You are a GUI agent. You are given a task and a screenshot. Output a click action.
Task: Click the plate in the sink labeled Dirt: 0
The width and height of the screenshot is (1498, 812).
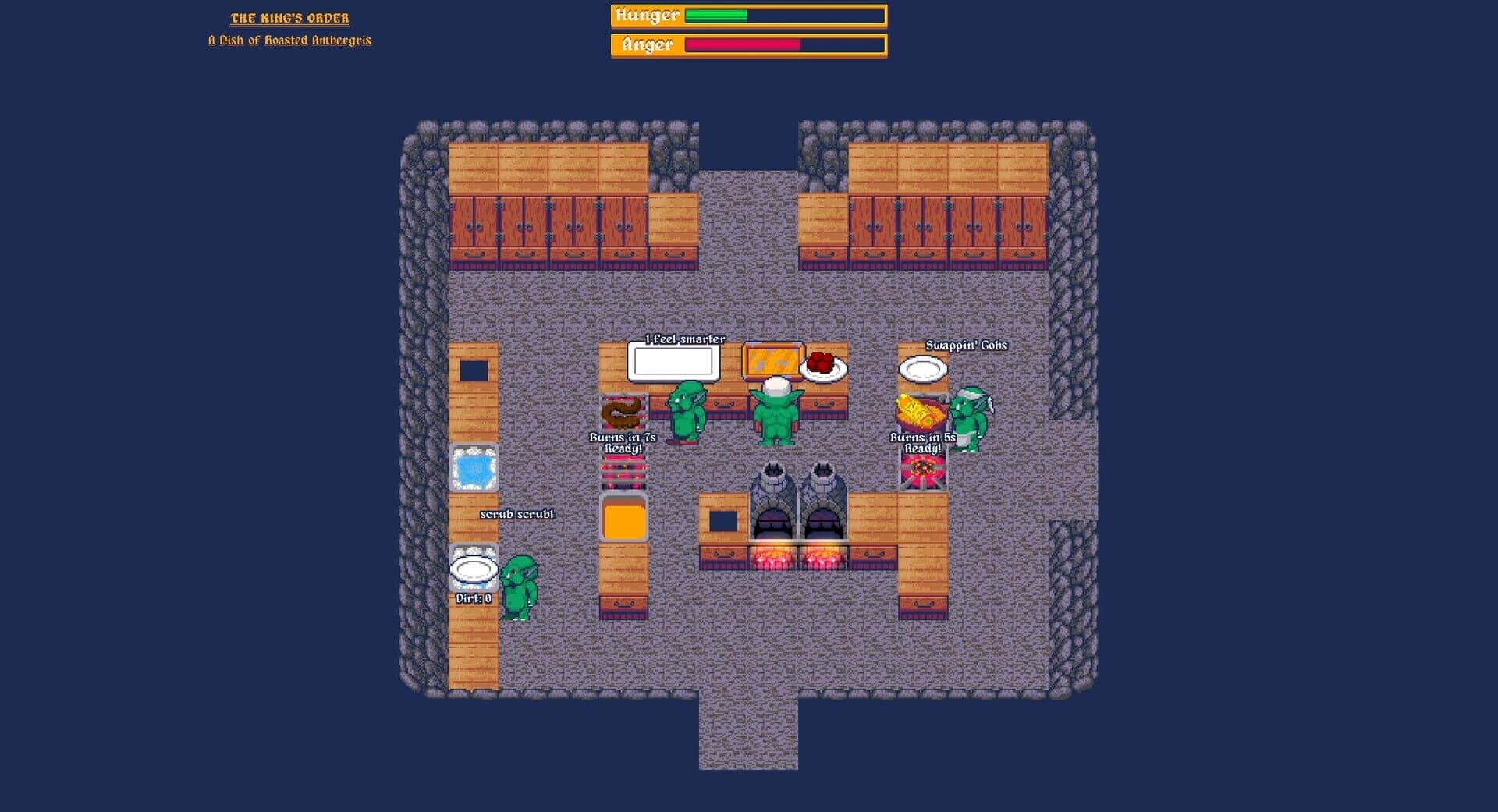(472, 569)
